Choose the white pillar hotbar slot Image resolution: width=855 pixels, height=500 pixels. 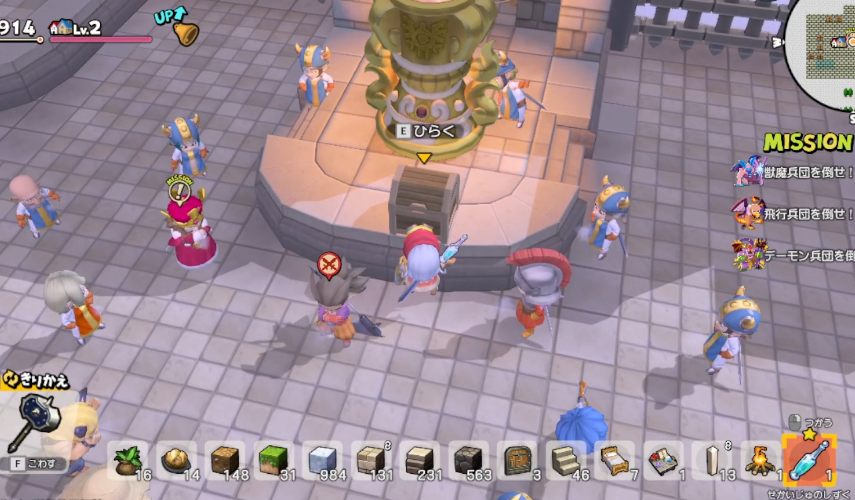point(713,460)
